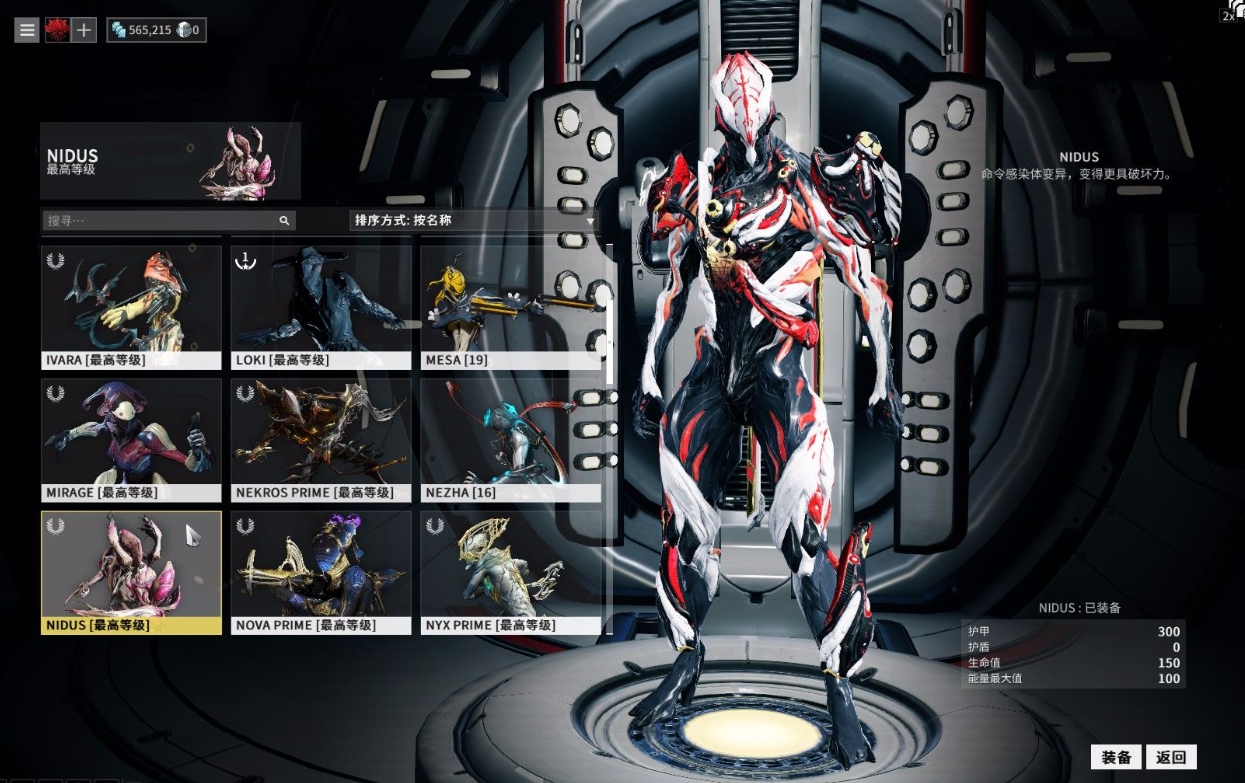Click the 返回 back button
1245x783 pixels.
[x=1171, y=757]
